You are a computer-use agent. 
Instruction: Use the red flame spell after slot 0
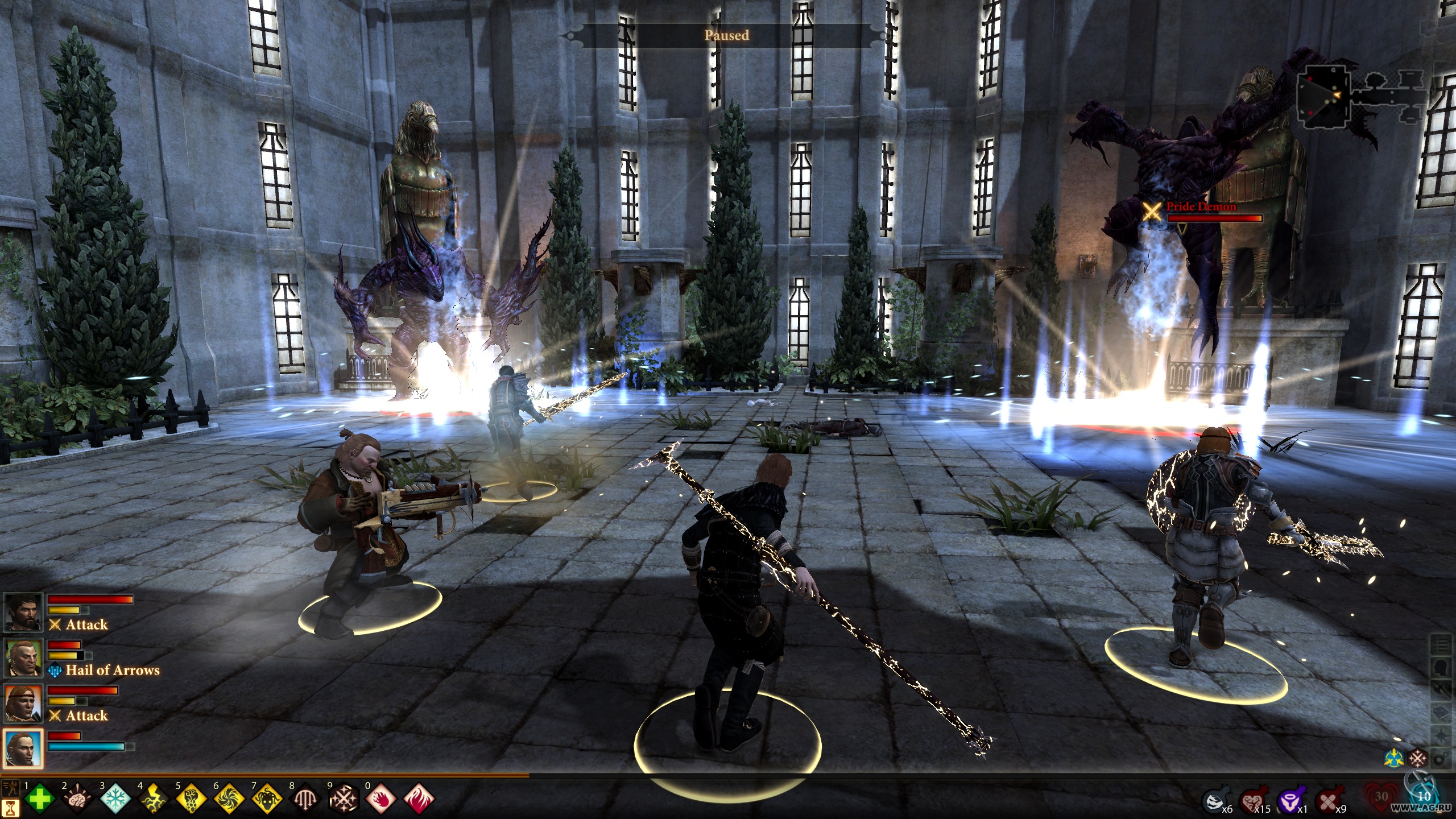pyautogui.click(x=419, y=797)
